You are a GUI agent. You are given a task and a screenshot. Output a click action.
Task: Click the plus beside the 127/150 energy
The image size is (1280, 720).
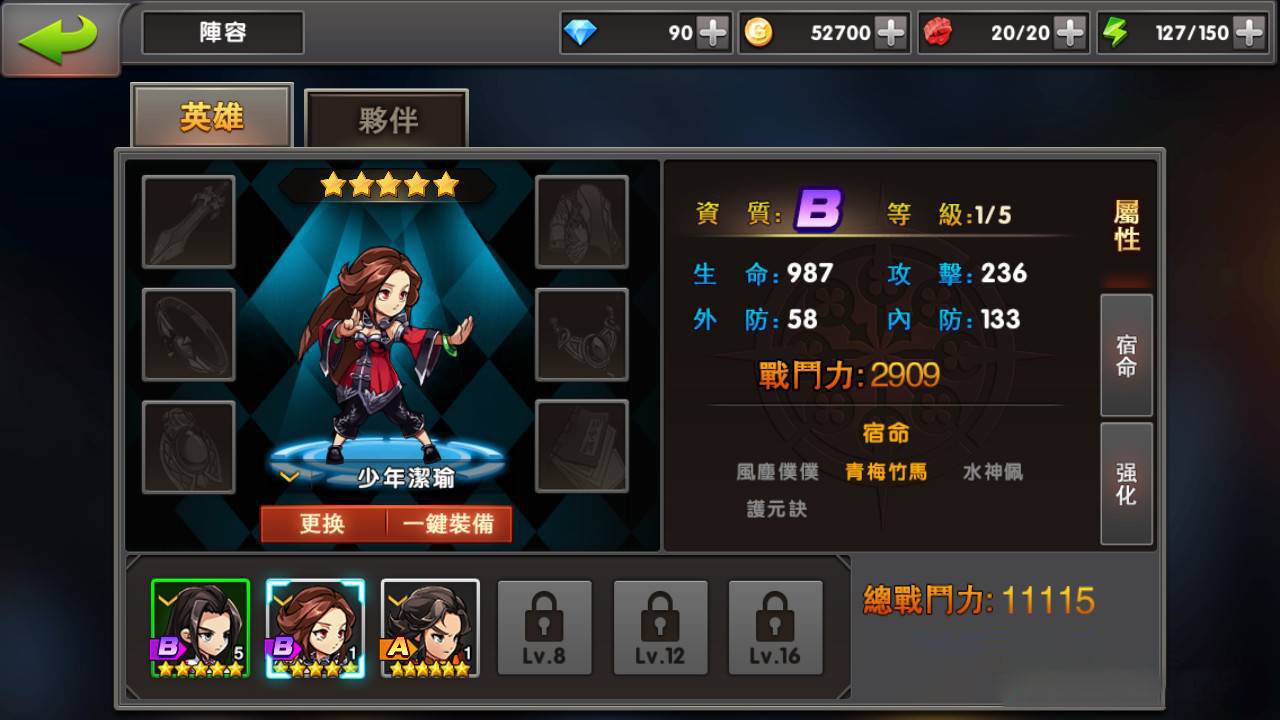(x=1248, y=33)
